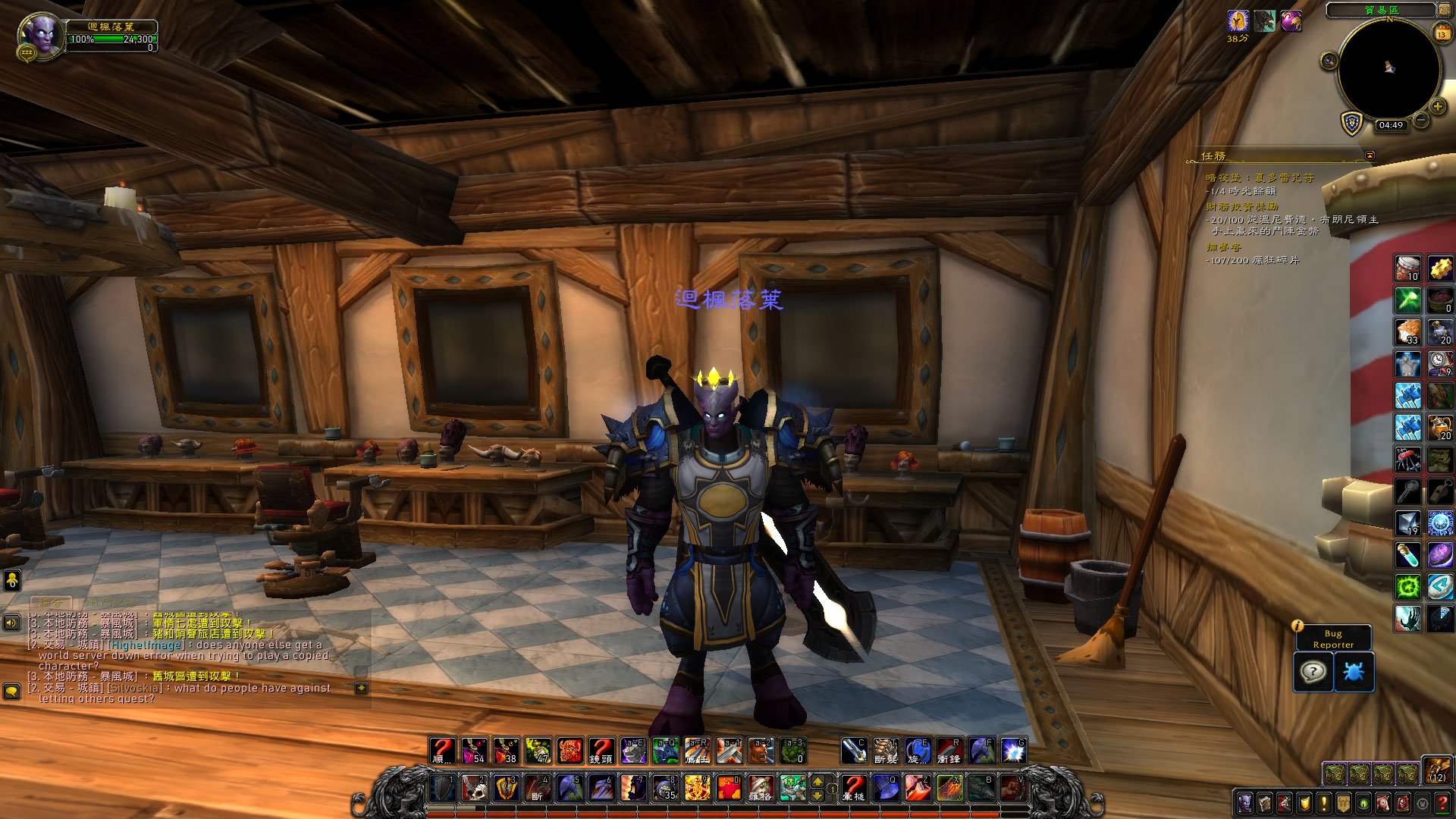This screenshot has width=1456, height=819.
Task: Open the quest log exclamation mark button
Action: pyautogui.click(x=1324, y=802)
